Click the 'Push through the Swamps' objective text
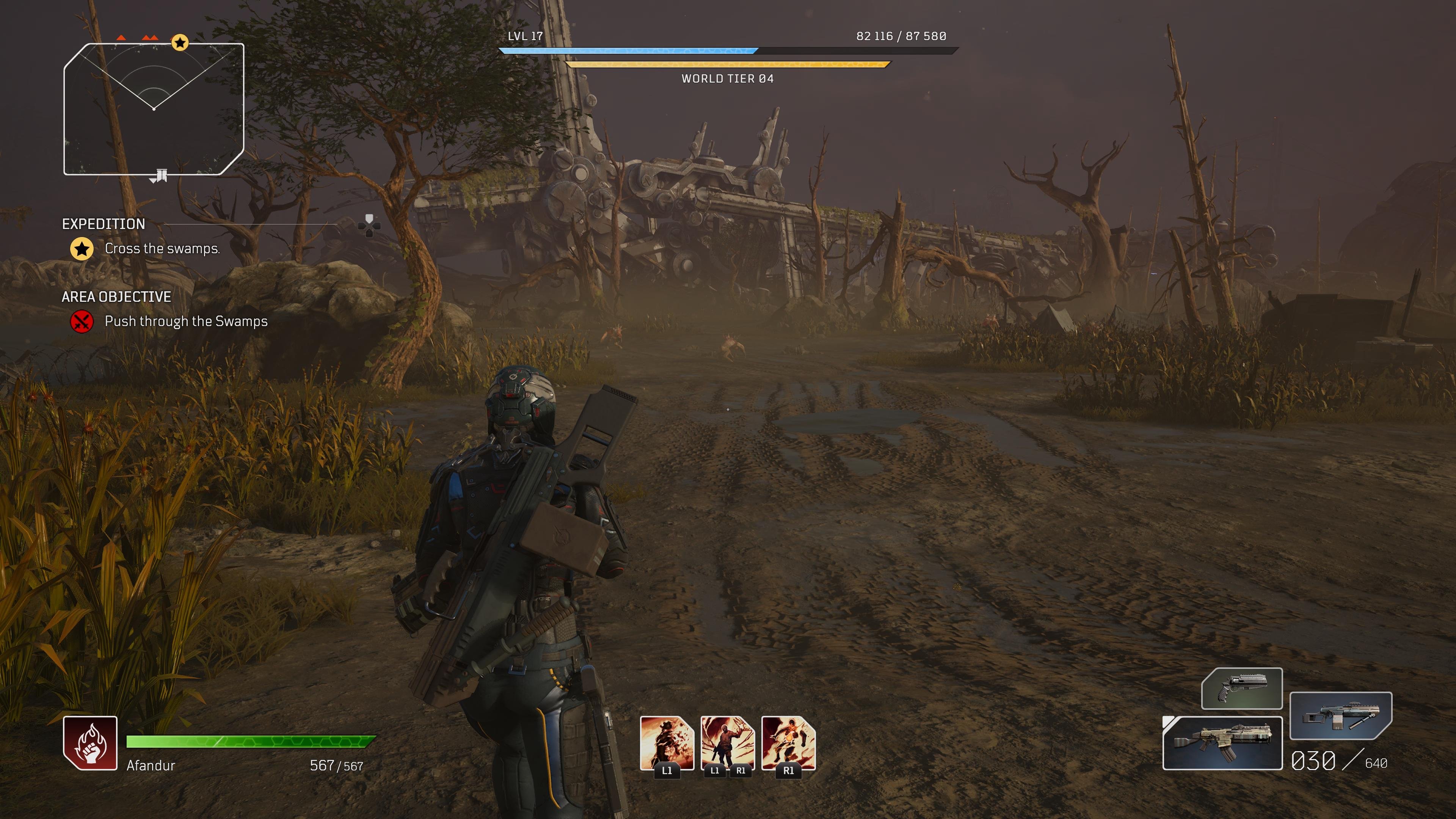 click(x=187, y=322)
